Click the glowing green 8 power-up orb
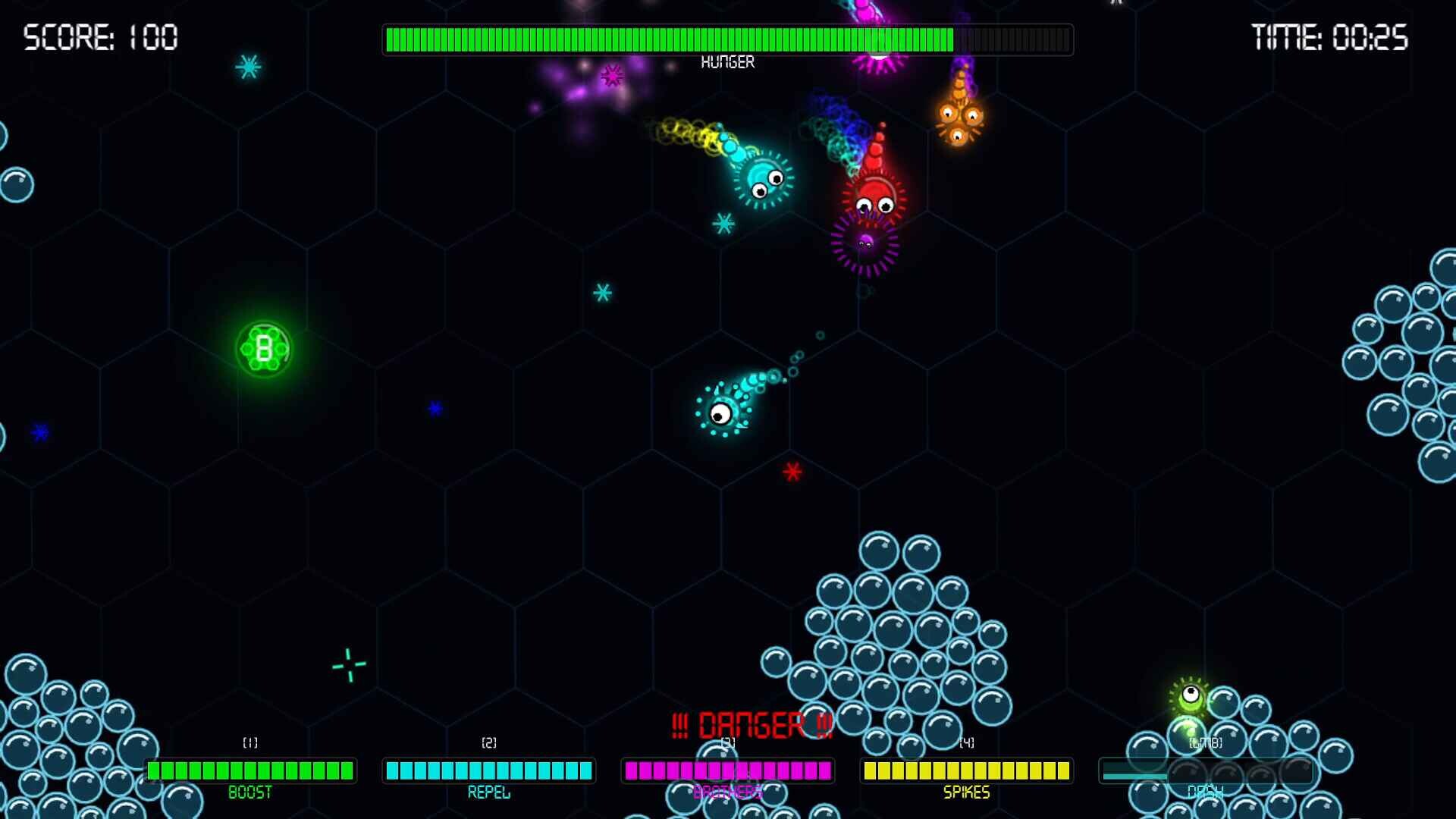 264,348
